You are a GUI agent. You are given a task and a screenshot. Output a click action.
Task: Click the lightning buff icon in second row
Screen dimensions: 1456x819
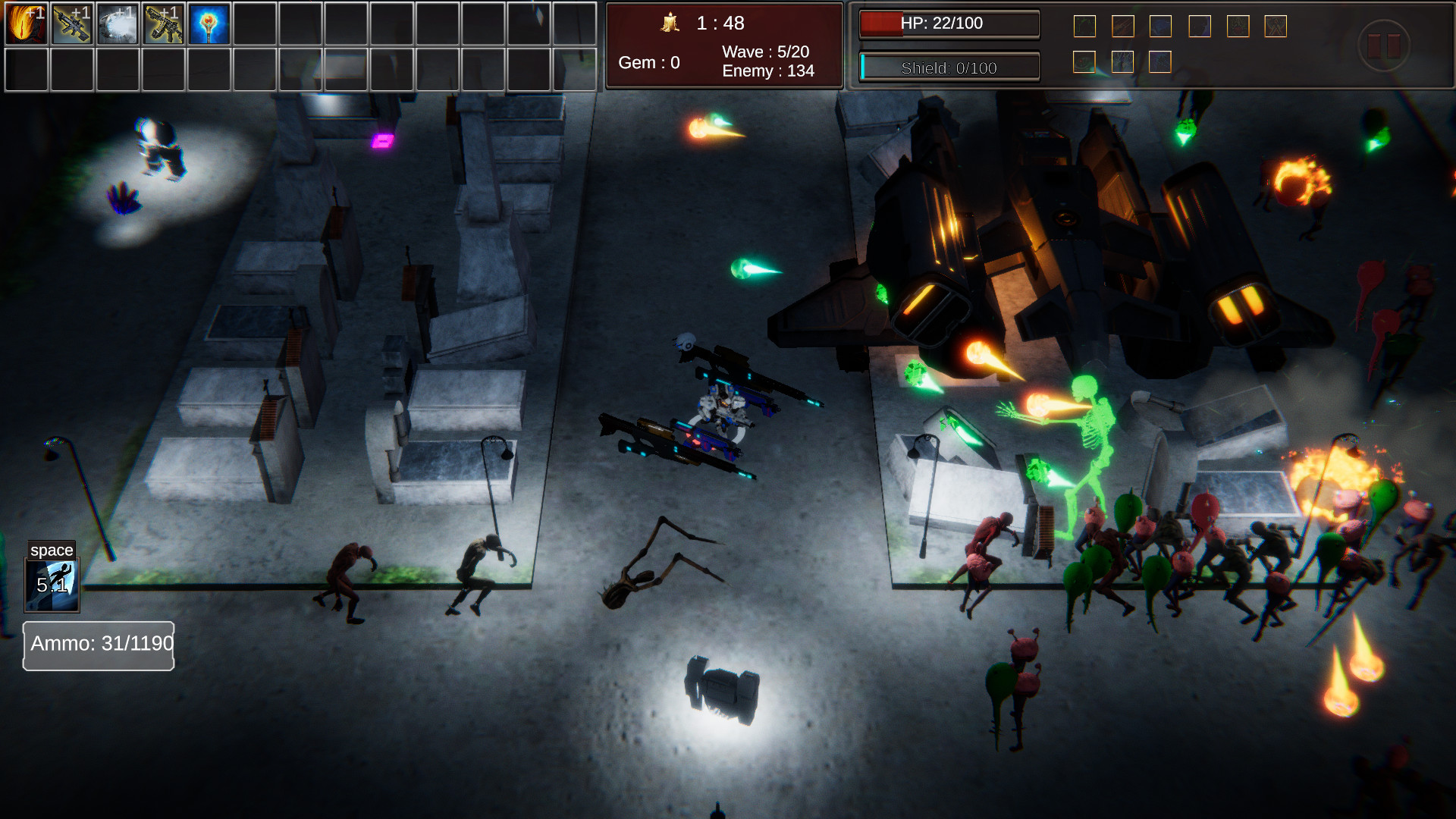1122,62
